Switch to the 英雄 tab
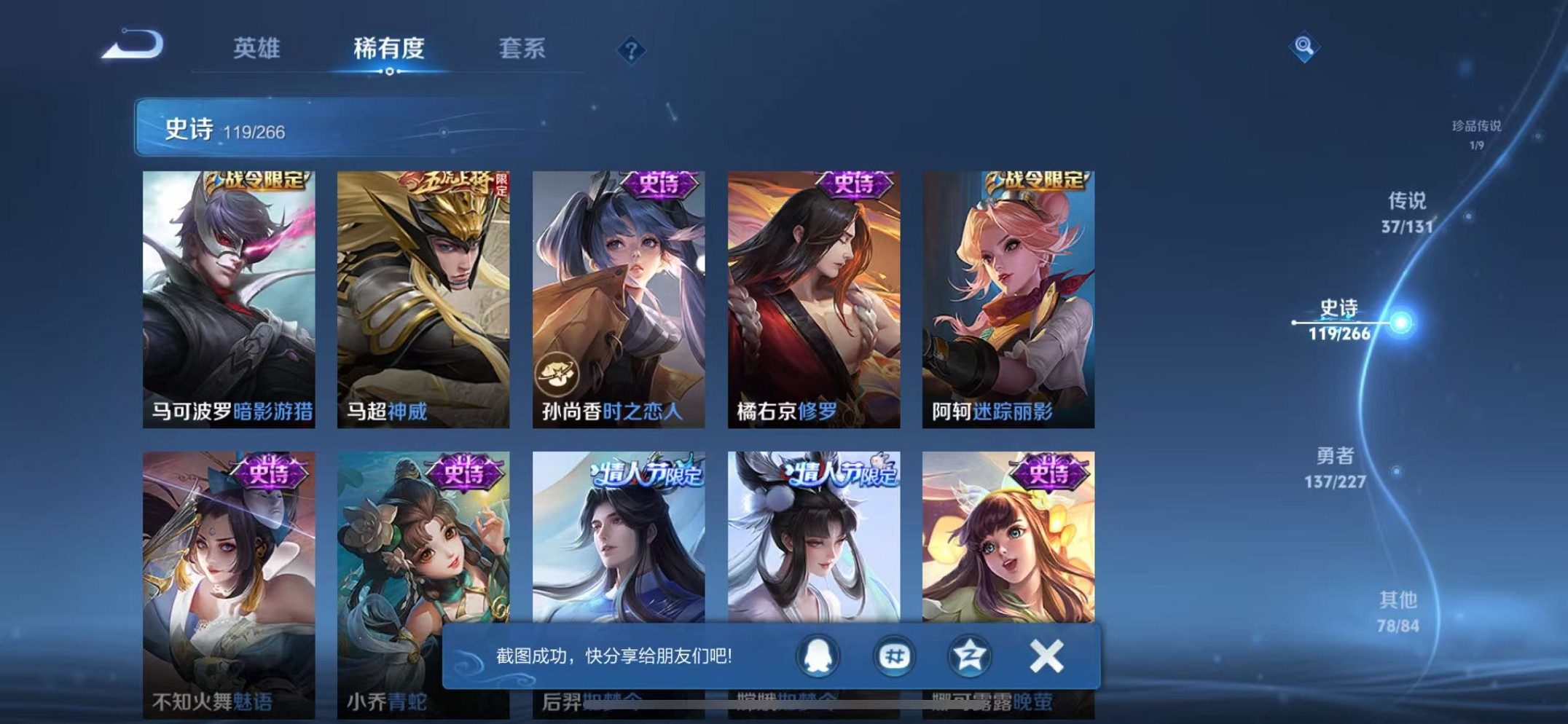Image resolution: width=1568 pixels, height=724 pixels. (256, 47)
